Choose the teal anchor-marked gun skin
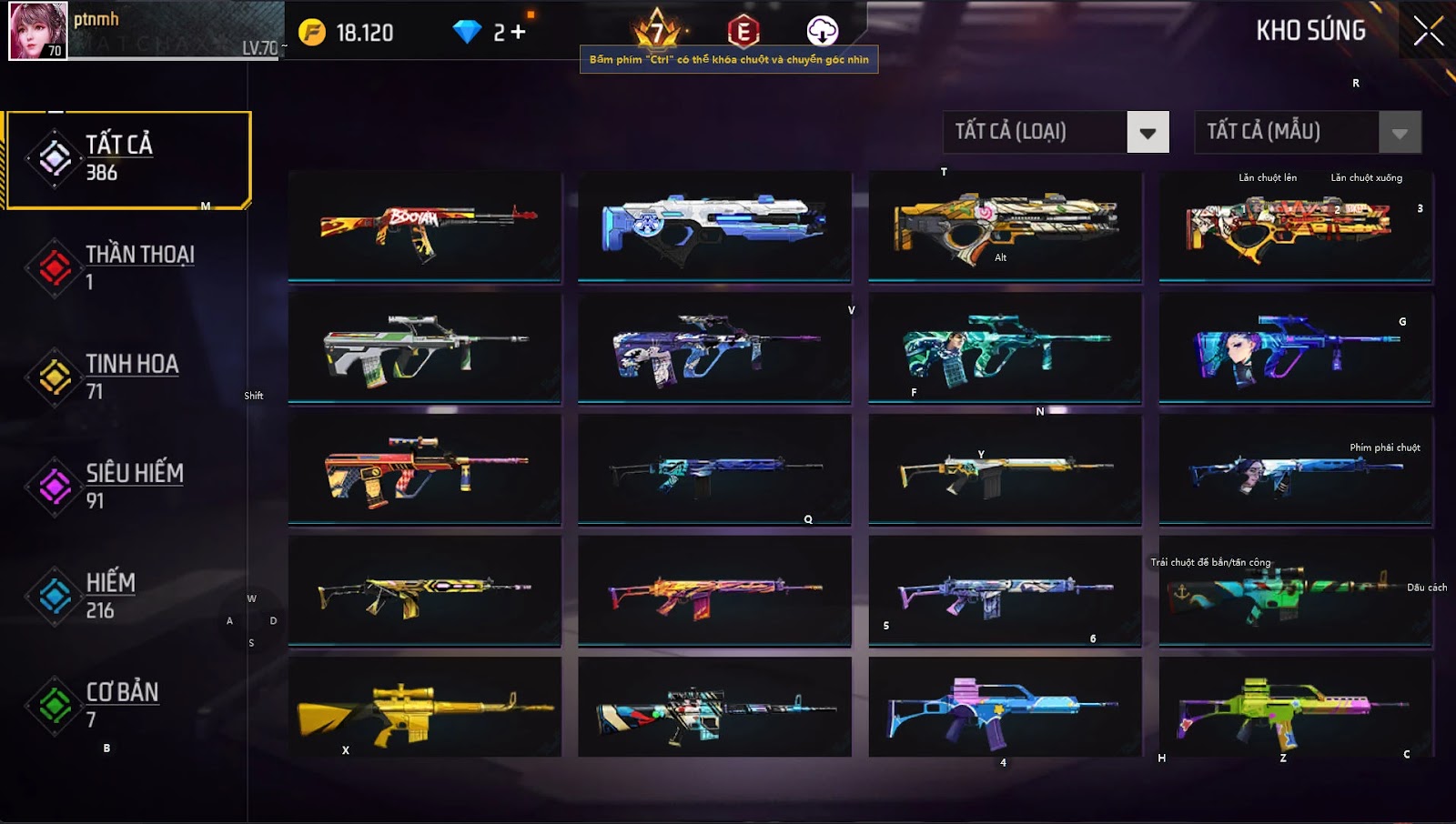This screenshot has width=1456, height=824. 1296,591
